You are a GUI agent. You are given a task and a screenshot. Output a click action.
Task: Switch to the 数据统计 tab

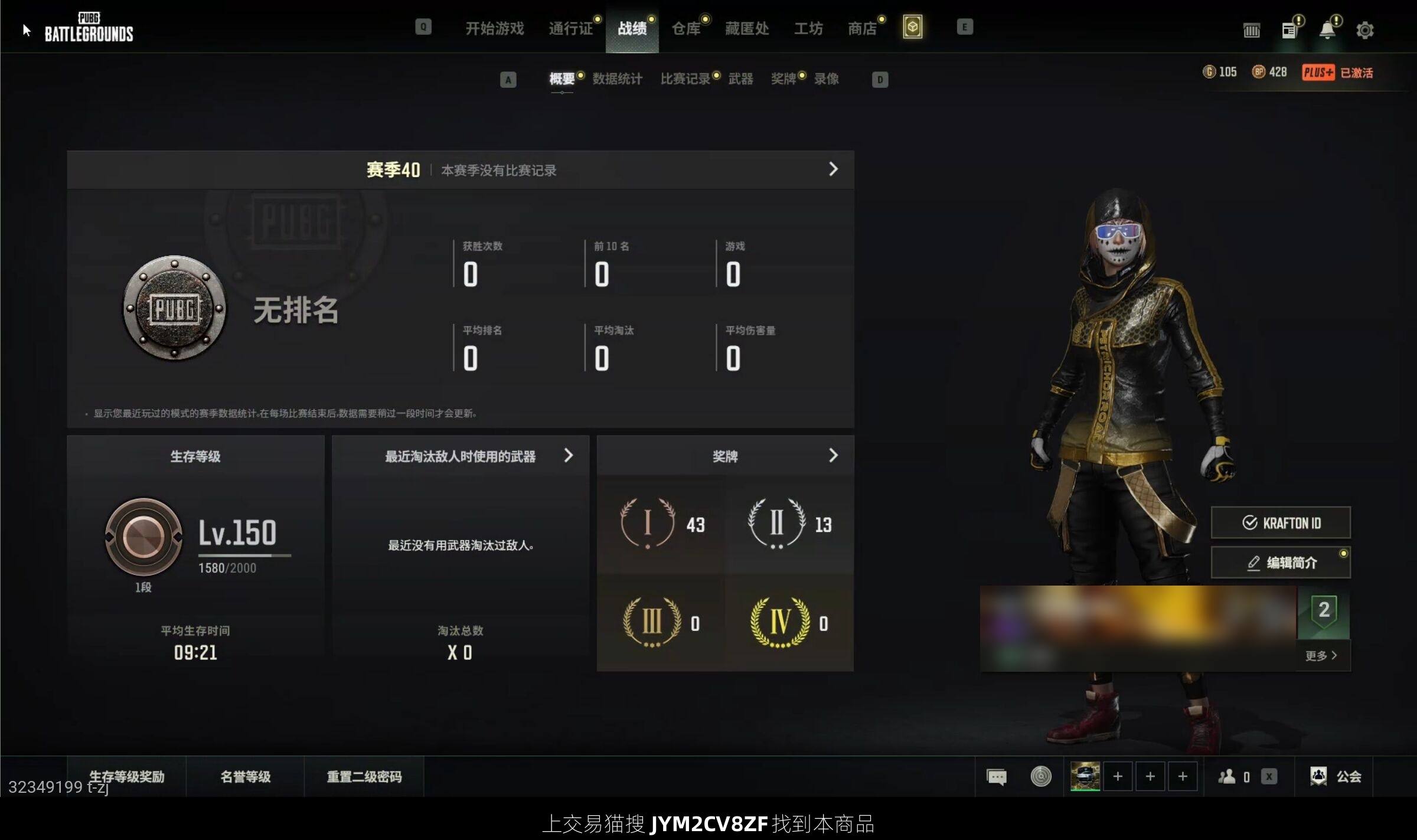[617, 79]
